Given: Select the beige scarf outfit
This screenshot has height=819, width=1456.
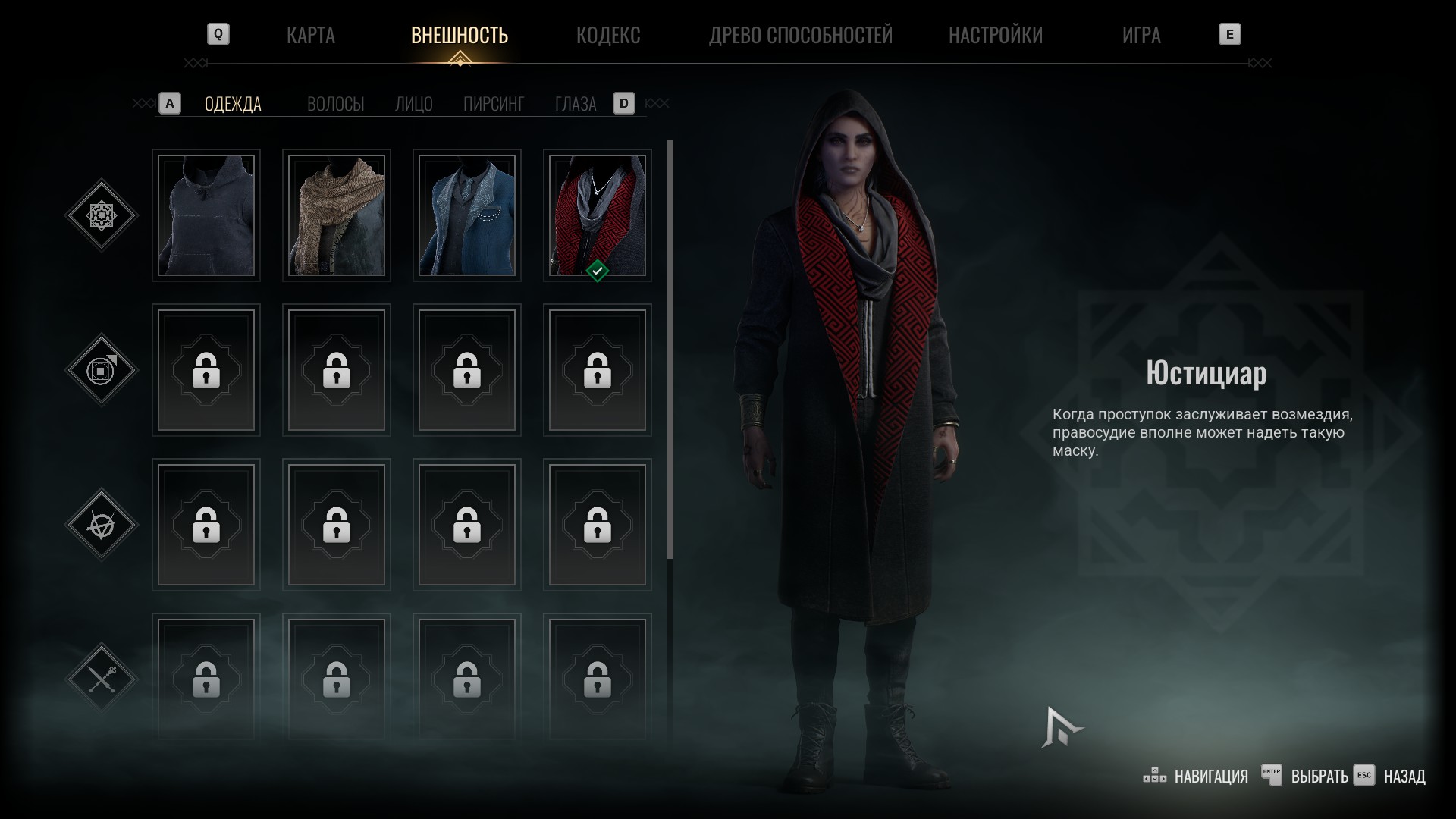Looking at the screenshot, I should pos(337,215).
